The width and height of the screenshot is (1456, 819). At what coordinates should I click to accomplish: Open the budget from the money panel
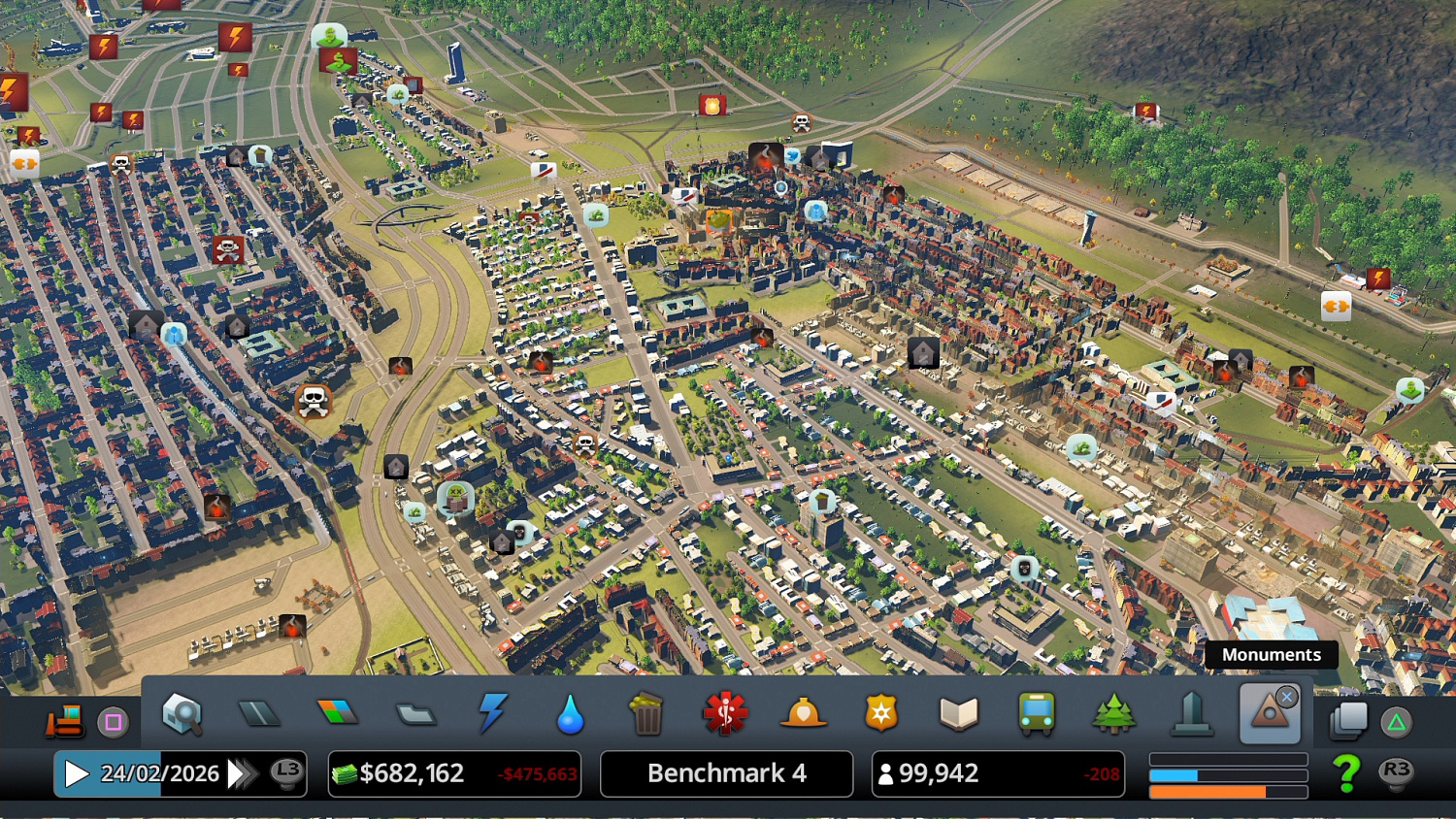click(454, 773)
